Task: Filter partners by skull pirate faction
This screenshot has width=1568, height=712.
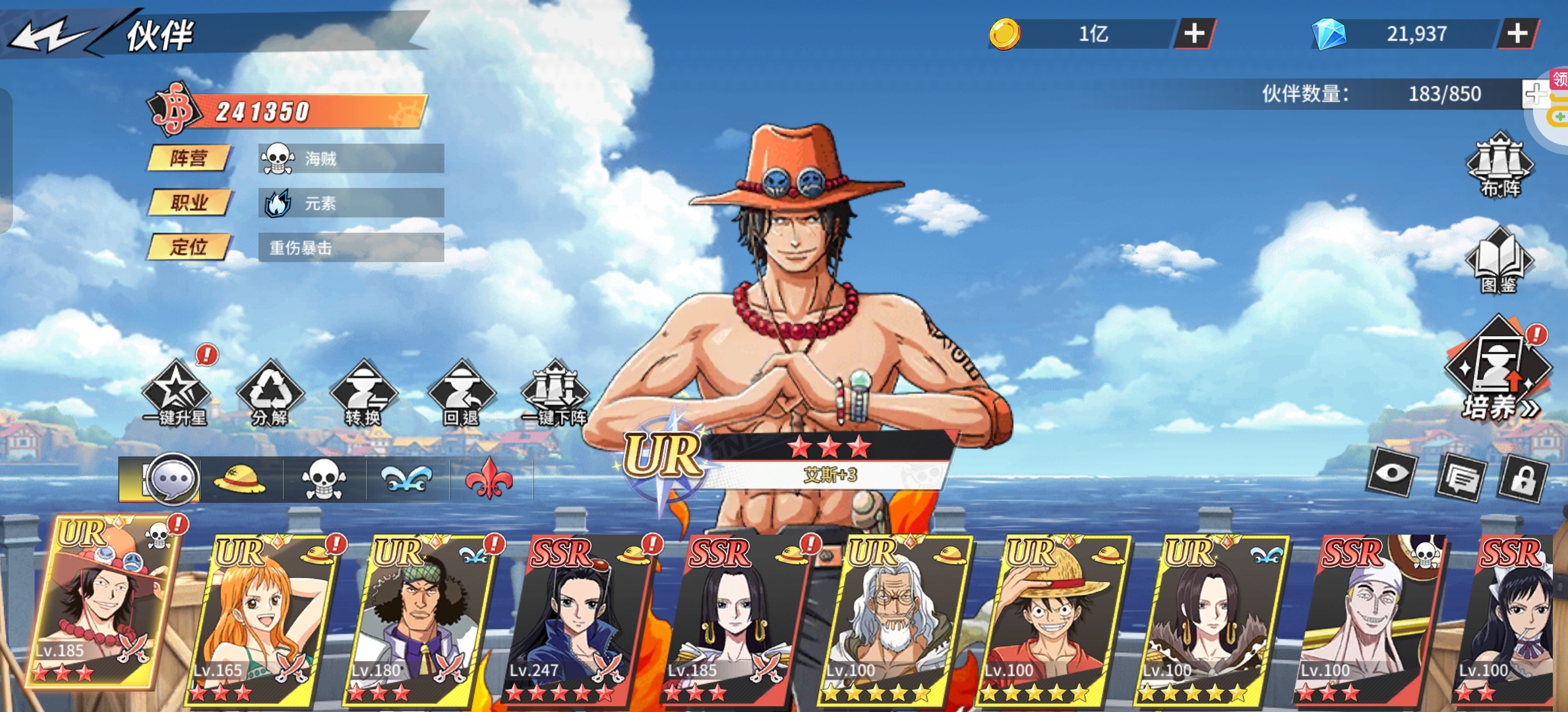Action: click(323, 479)
